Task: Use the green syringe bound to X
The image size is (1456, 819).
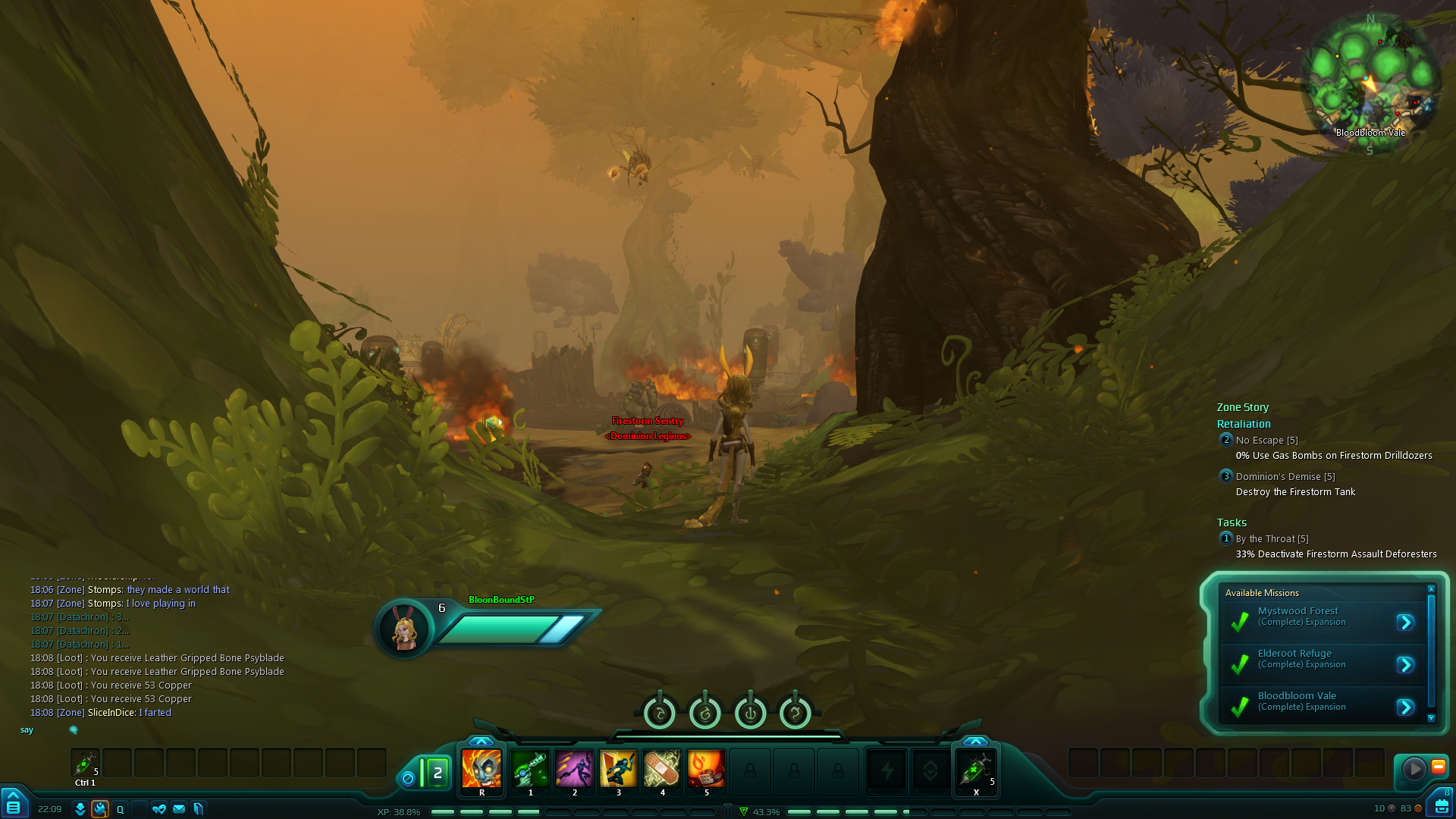Action: pos(976,769)
